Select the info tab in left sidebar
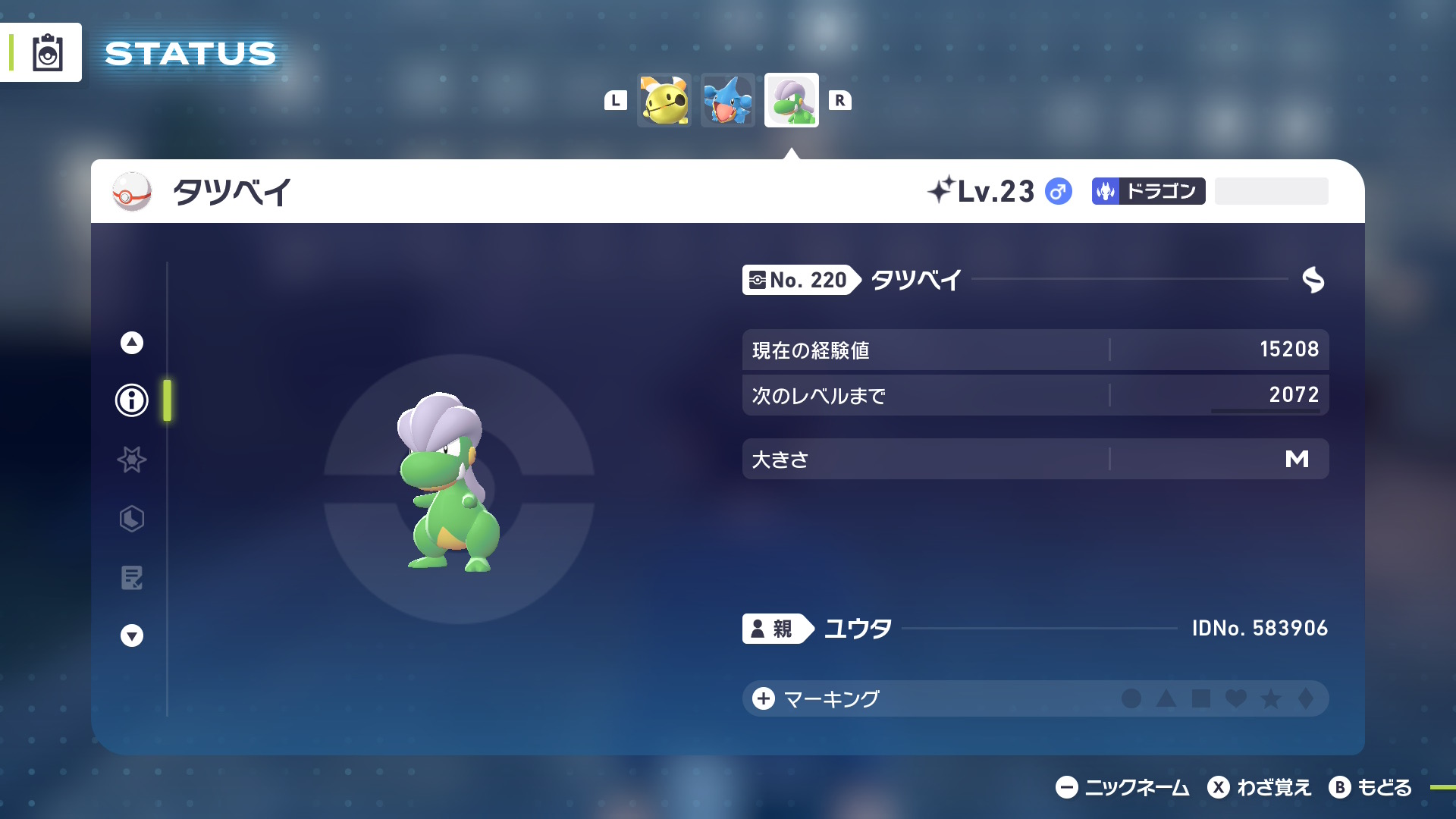Viewport: 1456px width, 819px height. click(130, 401)
